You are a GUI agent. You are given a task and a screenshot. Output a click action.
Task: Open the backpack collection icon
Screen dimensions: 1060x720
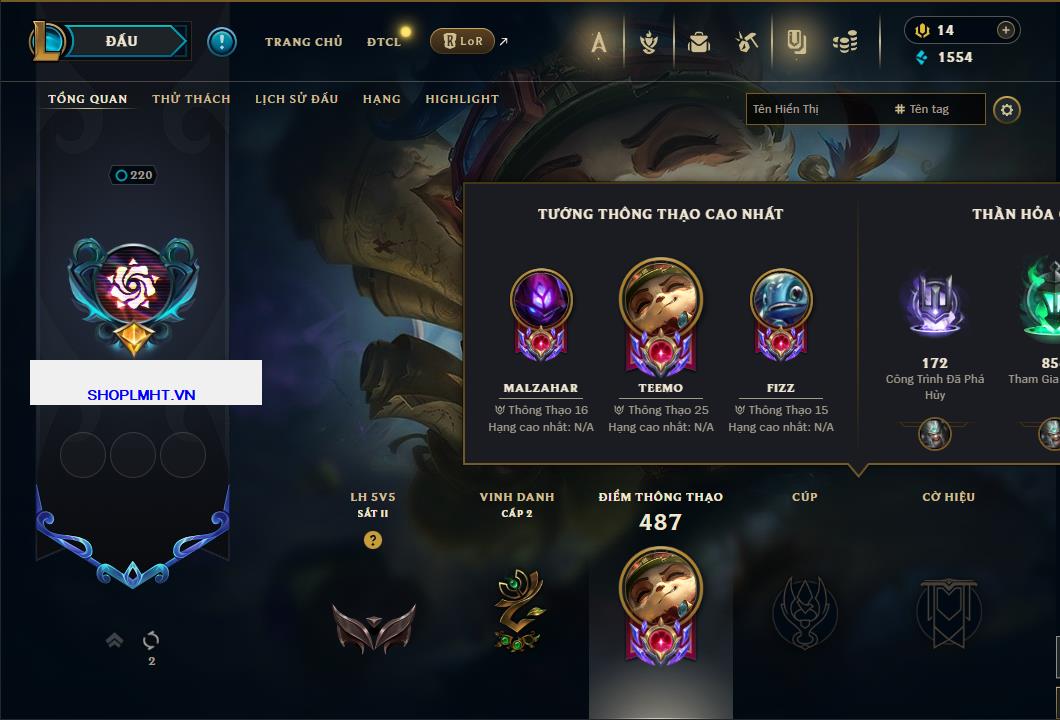click(x=699, y=42)
